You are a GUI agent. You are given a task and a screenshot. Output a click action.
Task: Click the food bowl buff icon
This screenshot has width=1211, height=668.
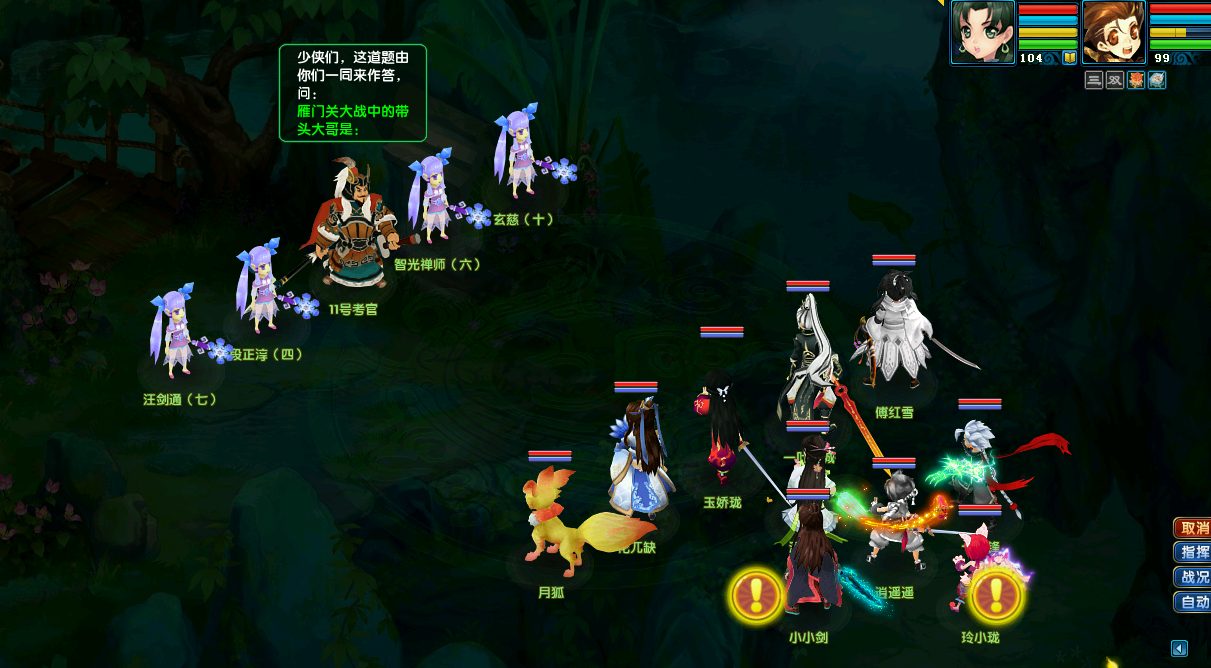click(x=1157, y=80)
